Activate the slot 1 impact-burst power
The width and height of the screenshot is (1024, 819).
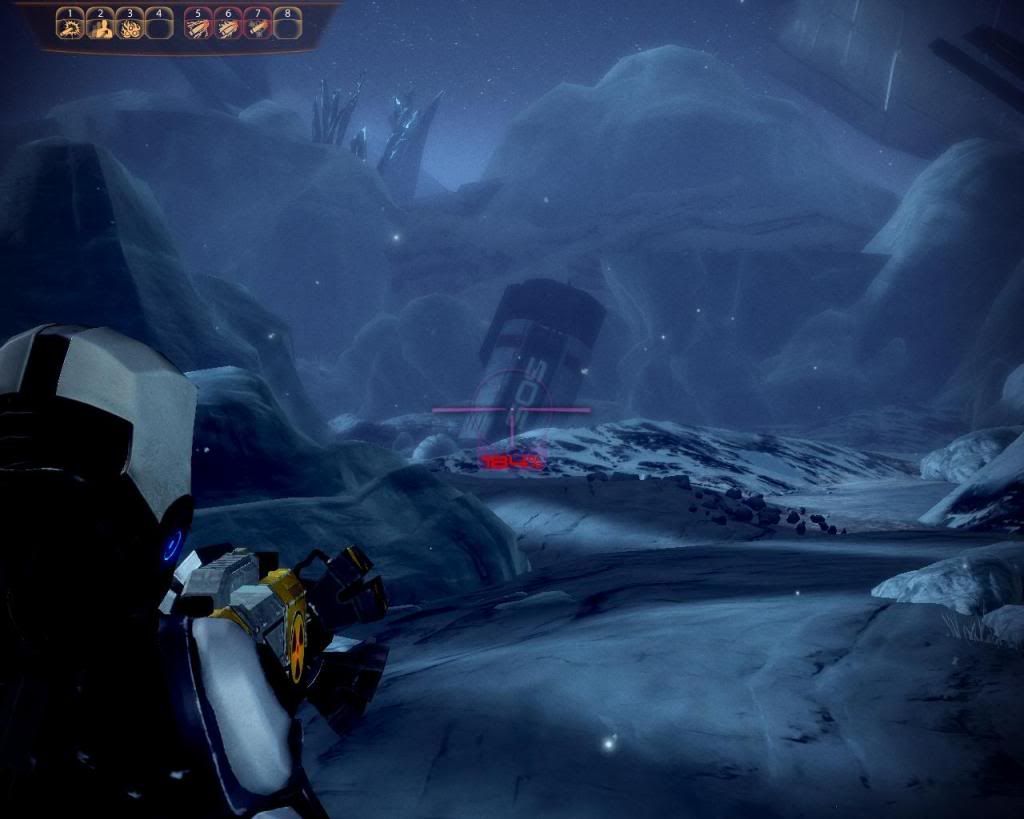coord(69,25)
